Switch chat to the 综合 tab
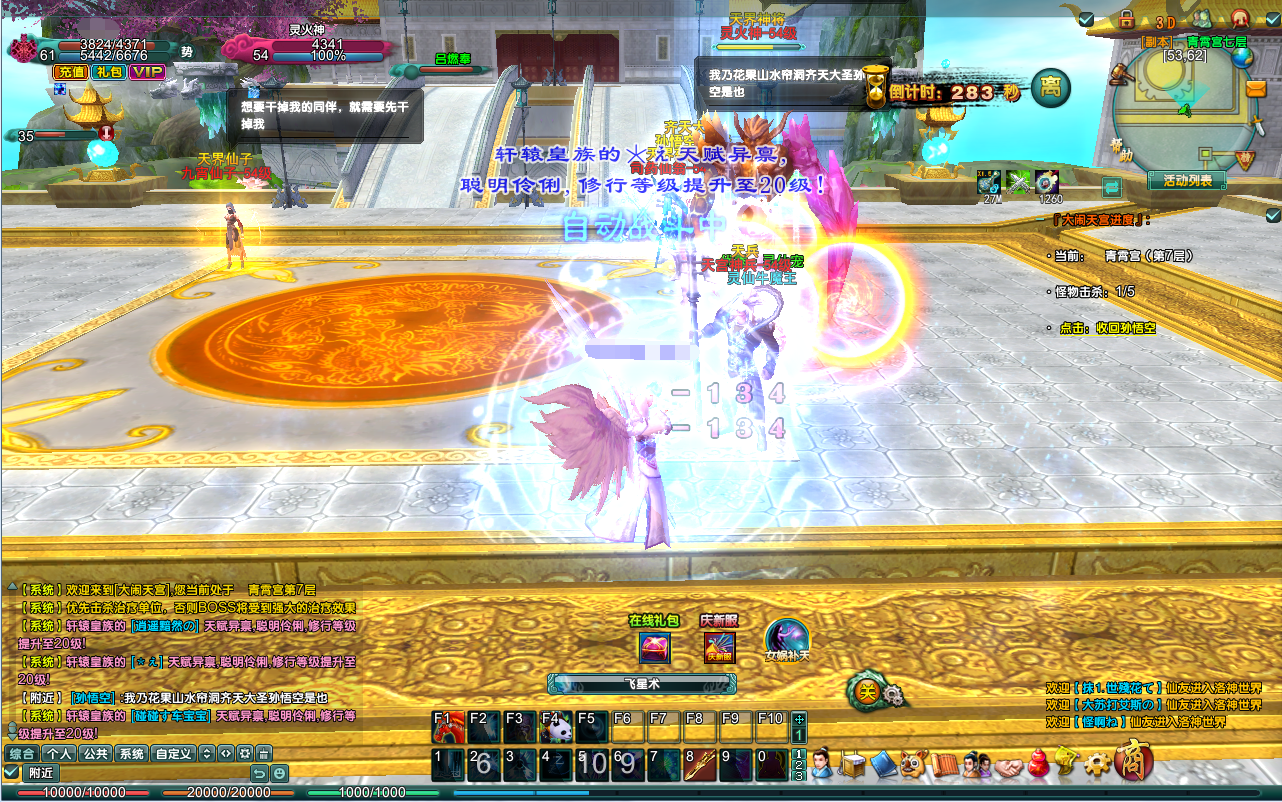This screenshot has height=802, width=1282. click(22, 753)
